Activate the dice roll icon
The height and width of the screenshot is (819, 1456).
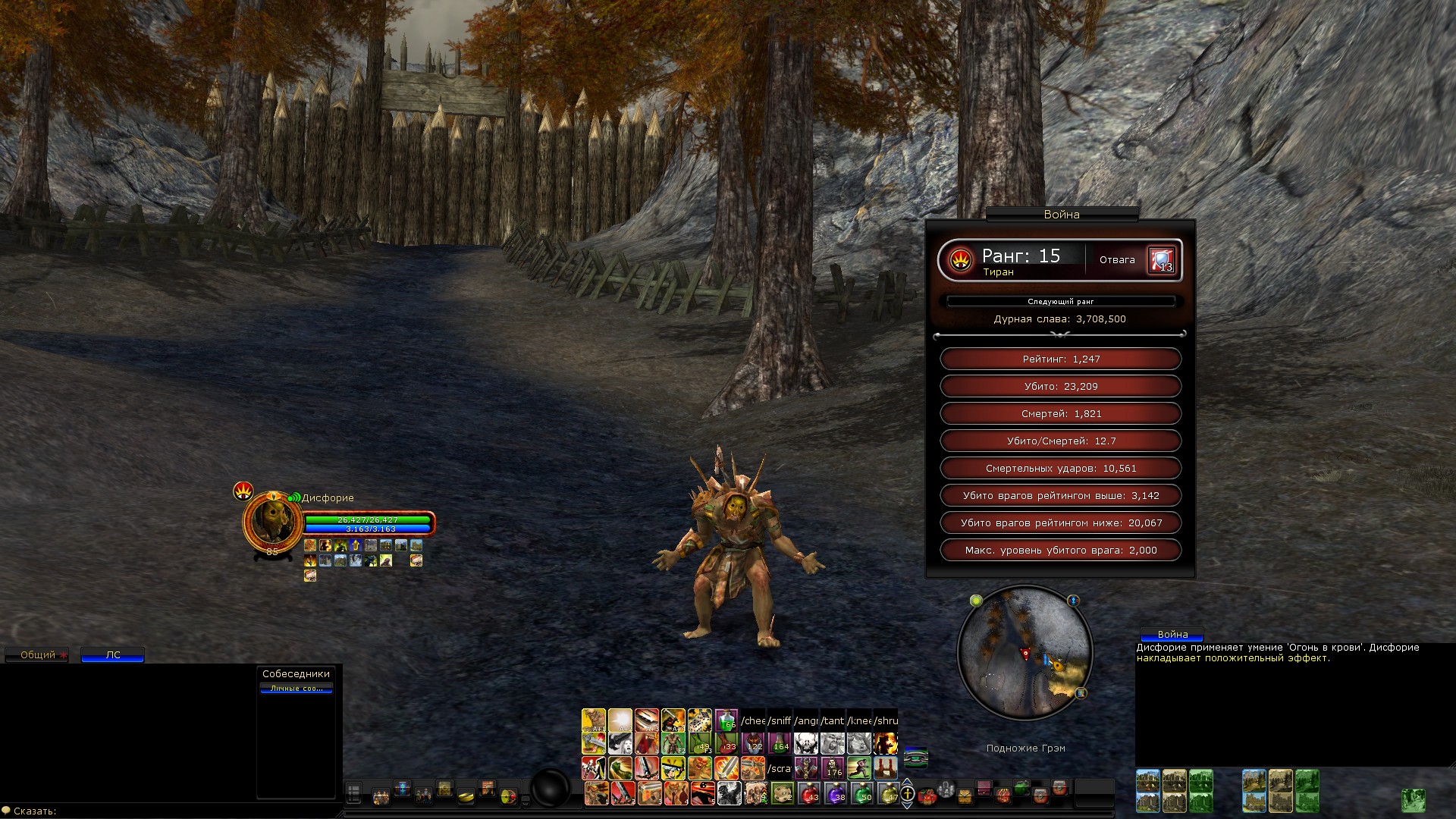[x=699, y=720]
